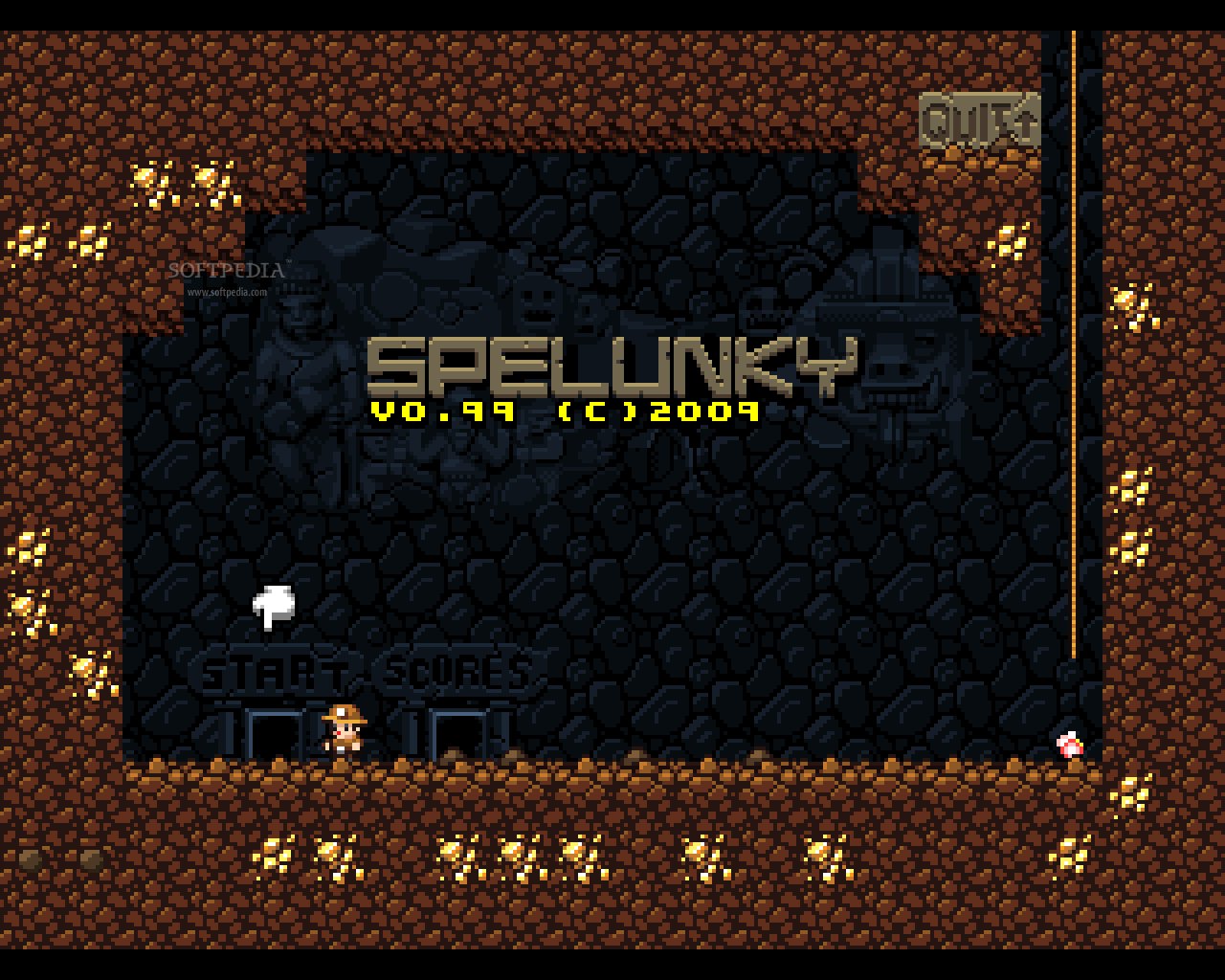Screen dimensions: 1225x980
Task: Click the up arrow on the QUIT sign
Action: (x=1024, y=122)
